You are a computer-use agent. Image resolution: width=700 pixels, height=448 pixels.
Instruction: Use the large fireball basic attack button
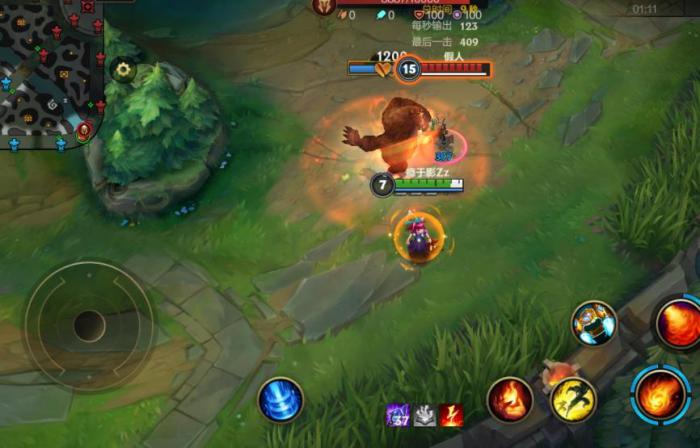click(661, 393)
